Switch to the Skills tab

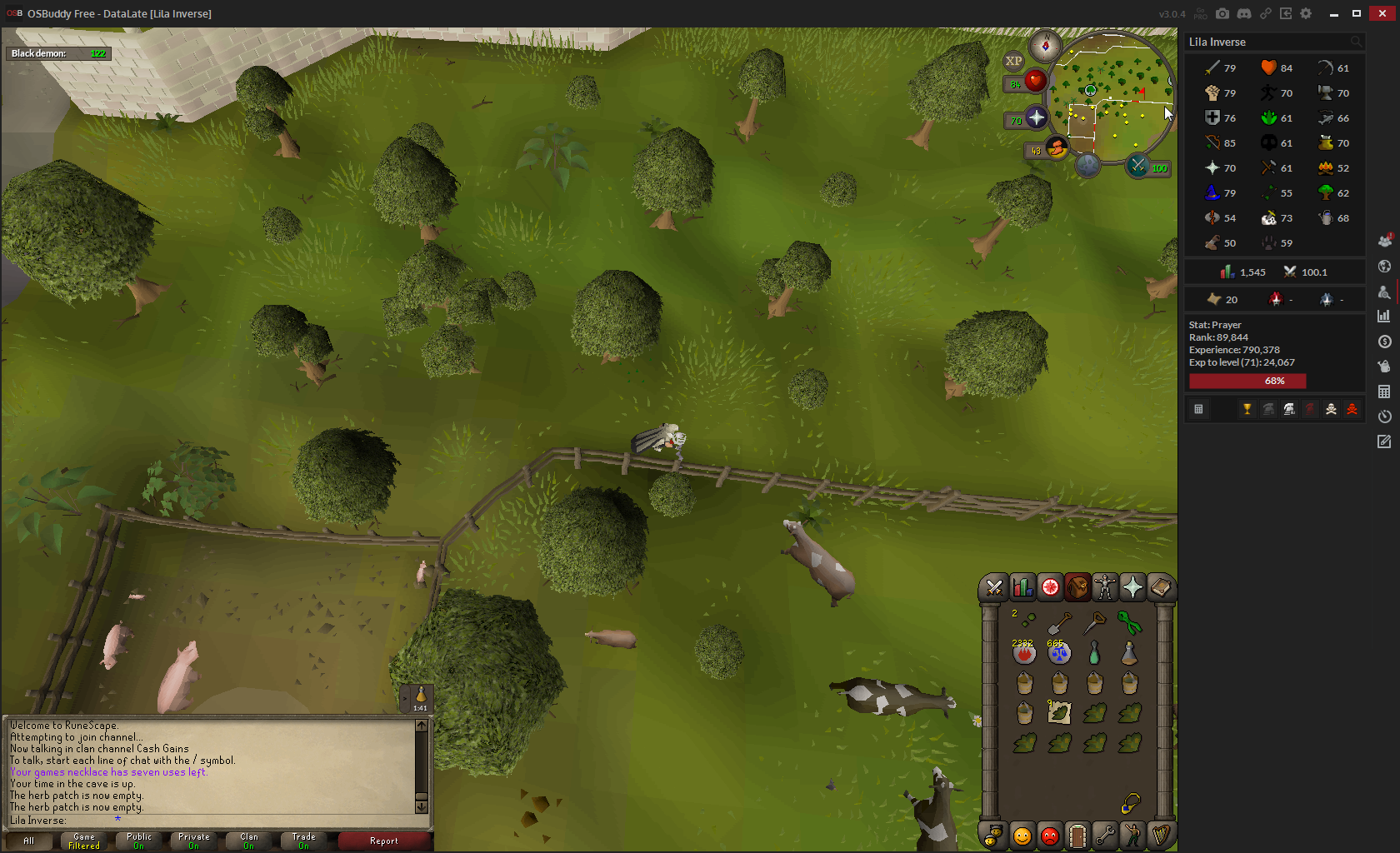click(x=1022, y=588)
